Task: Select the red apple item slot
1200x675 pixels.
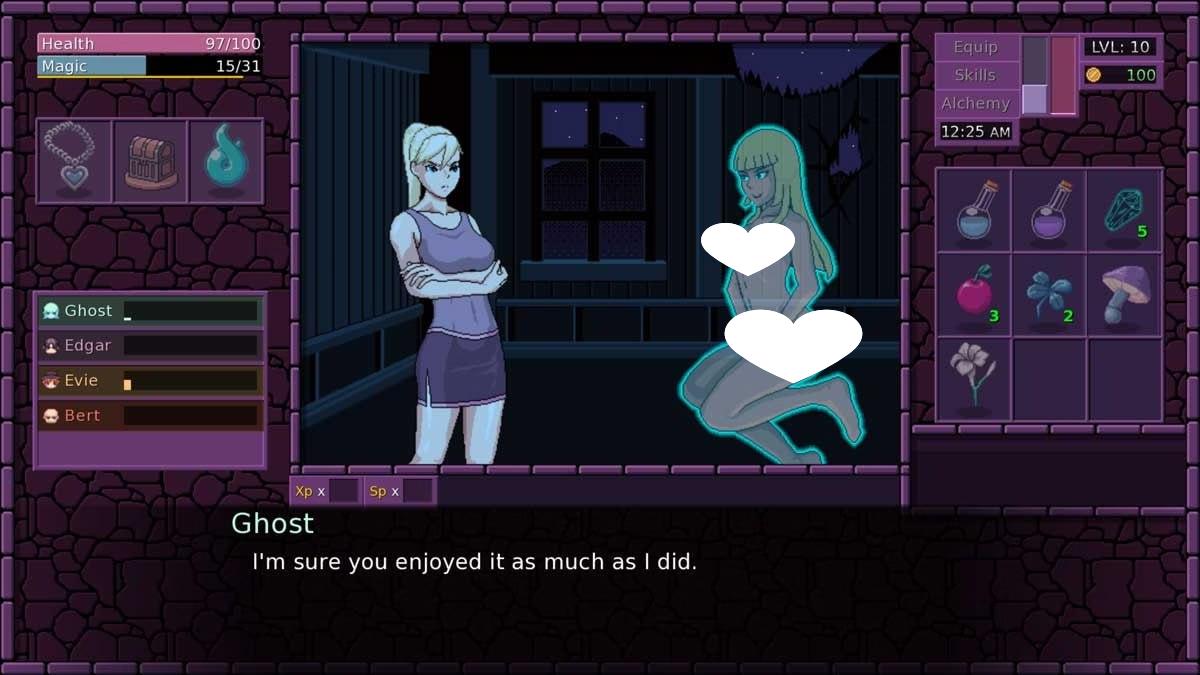Action: [x=973, y=295]
